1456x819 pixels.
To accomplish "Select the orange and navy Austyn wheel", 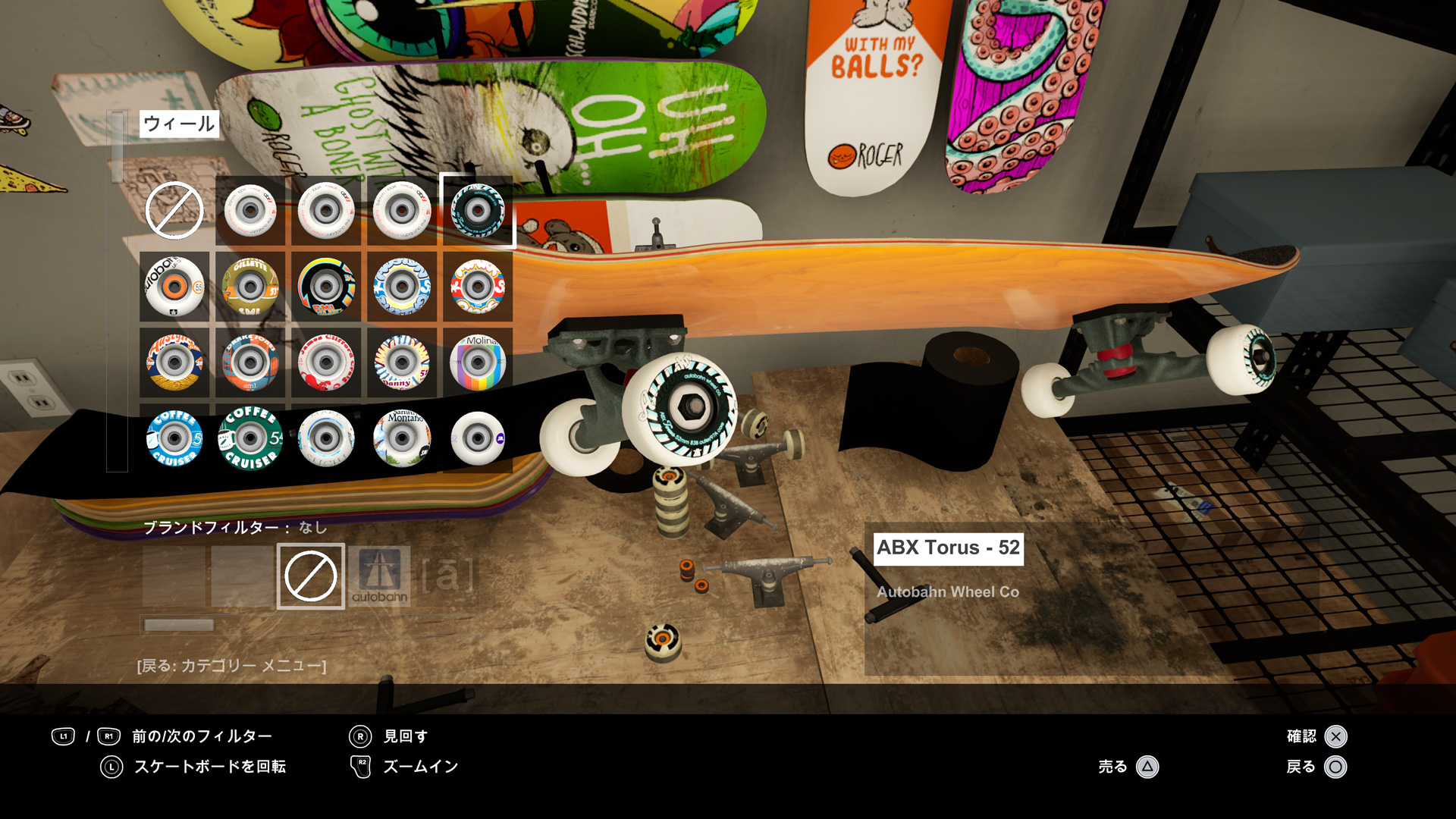I will coord(174,362).
